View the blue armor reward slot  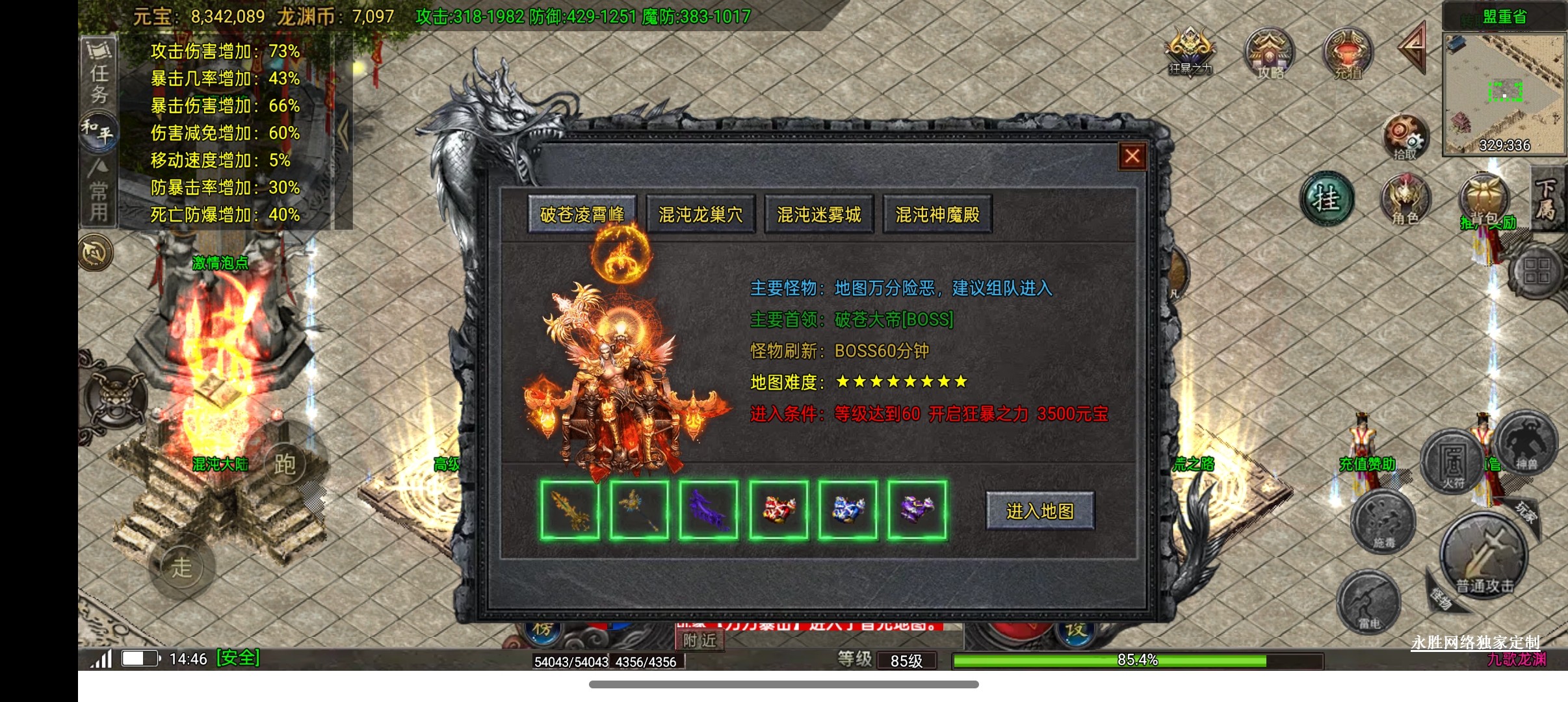point(848,510)
